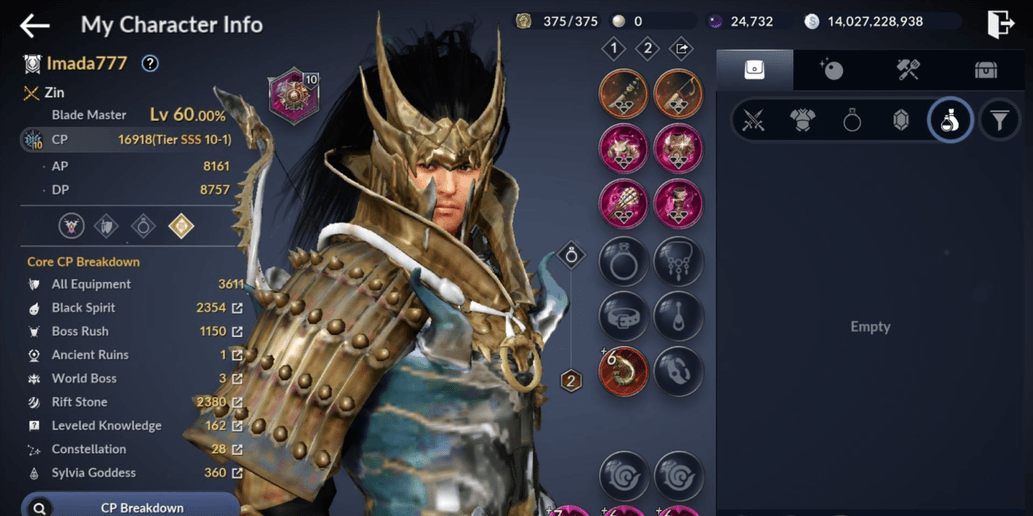Image resolution: width=1033 pixels, height=516 pixels.
Task: Share equipment using the arrow icon
Action: [x=681, y=48]
